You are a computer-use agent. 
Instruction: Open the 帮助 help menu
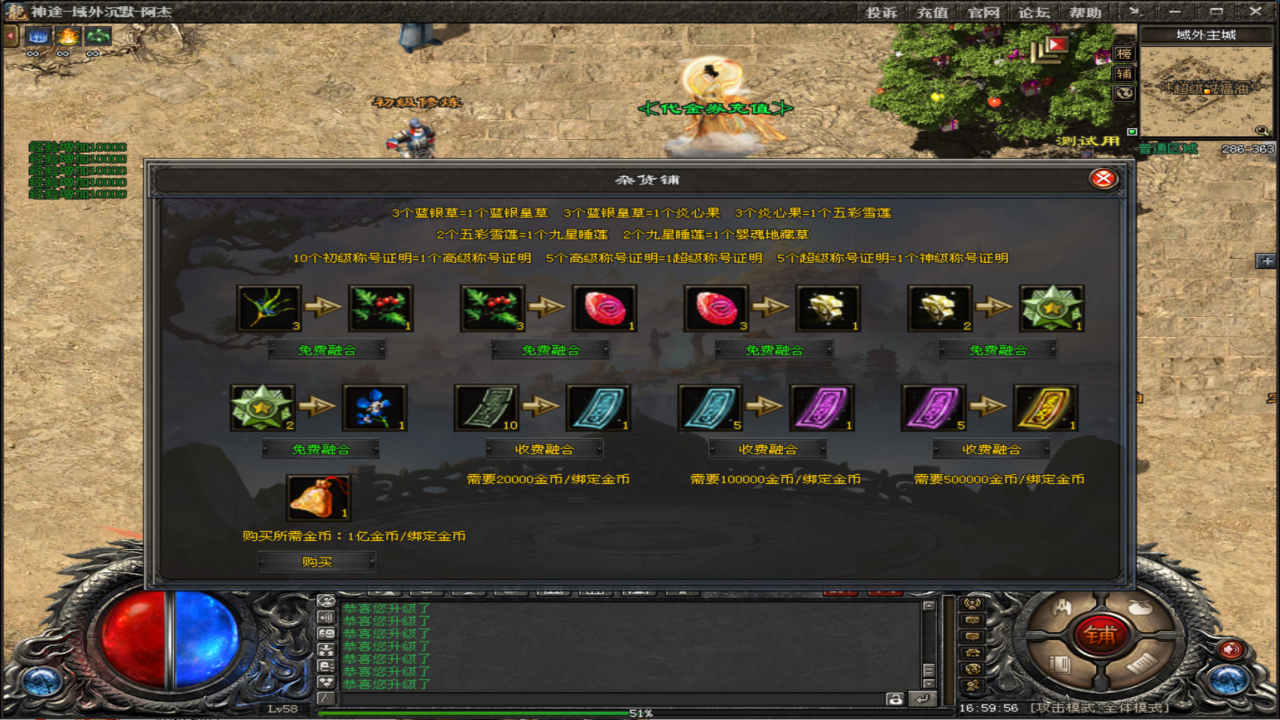1085,13
